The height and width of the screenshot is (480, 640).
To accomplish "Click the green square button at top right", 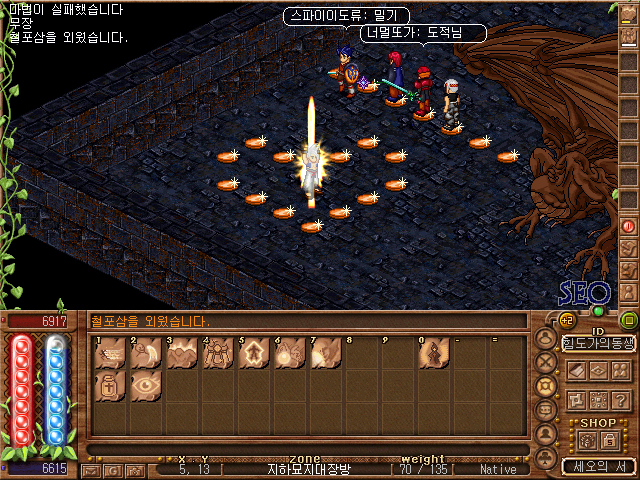I will click(628, 321).
